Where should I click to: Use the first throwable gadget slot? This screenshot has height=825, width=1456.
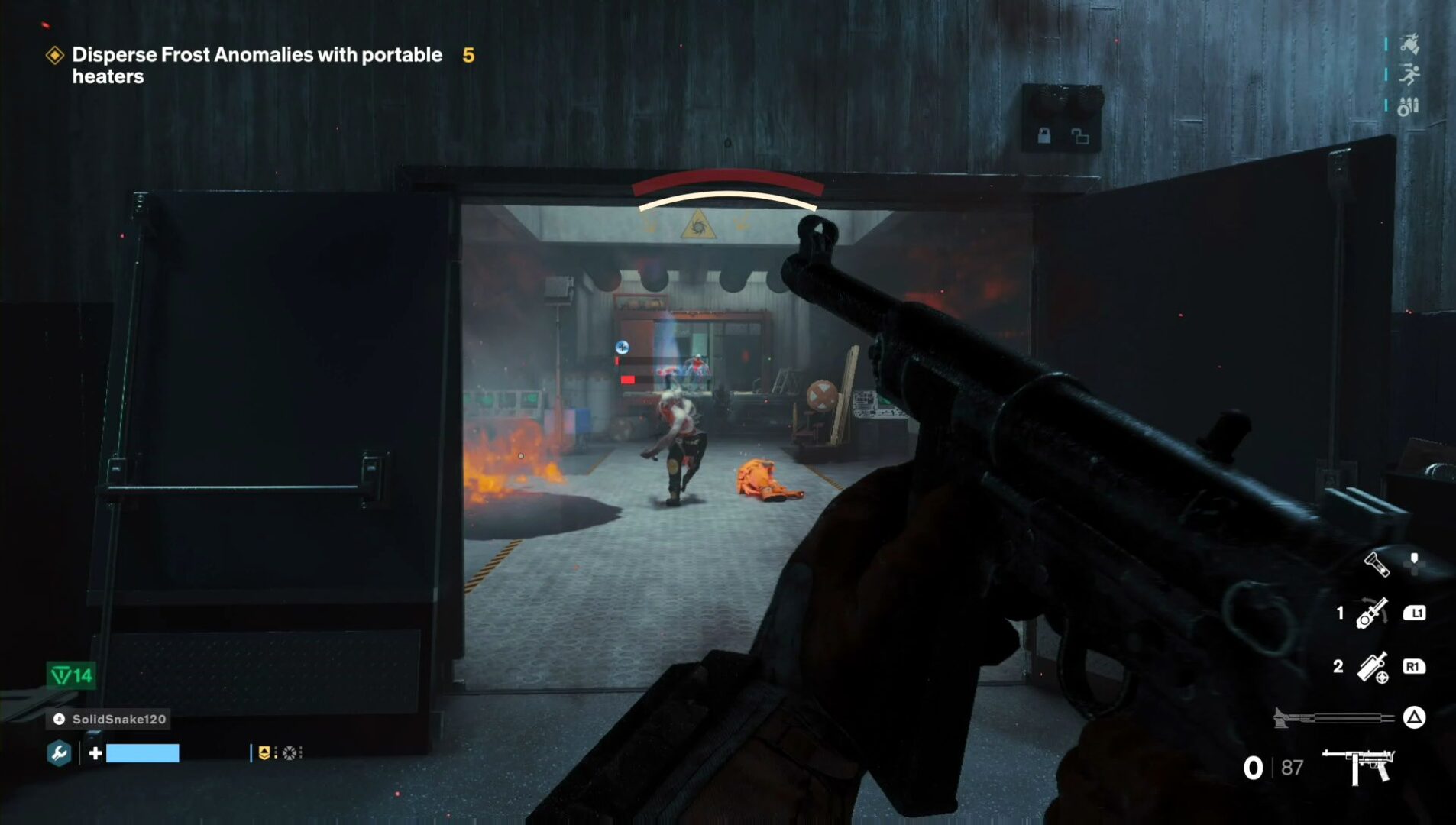(x=1372, y=613)
